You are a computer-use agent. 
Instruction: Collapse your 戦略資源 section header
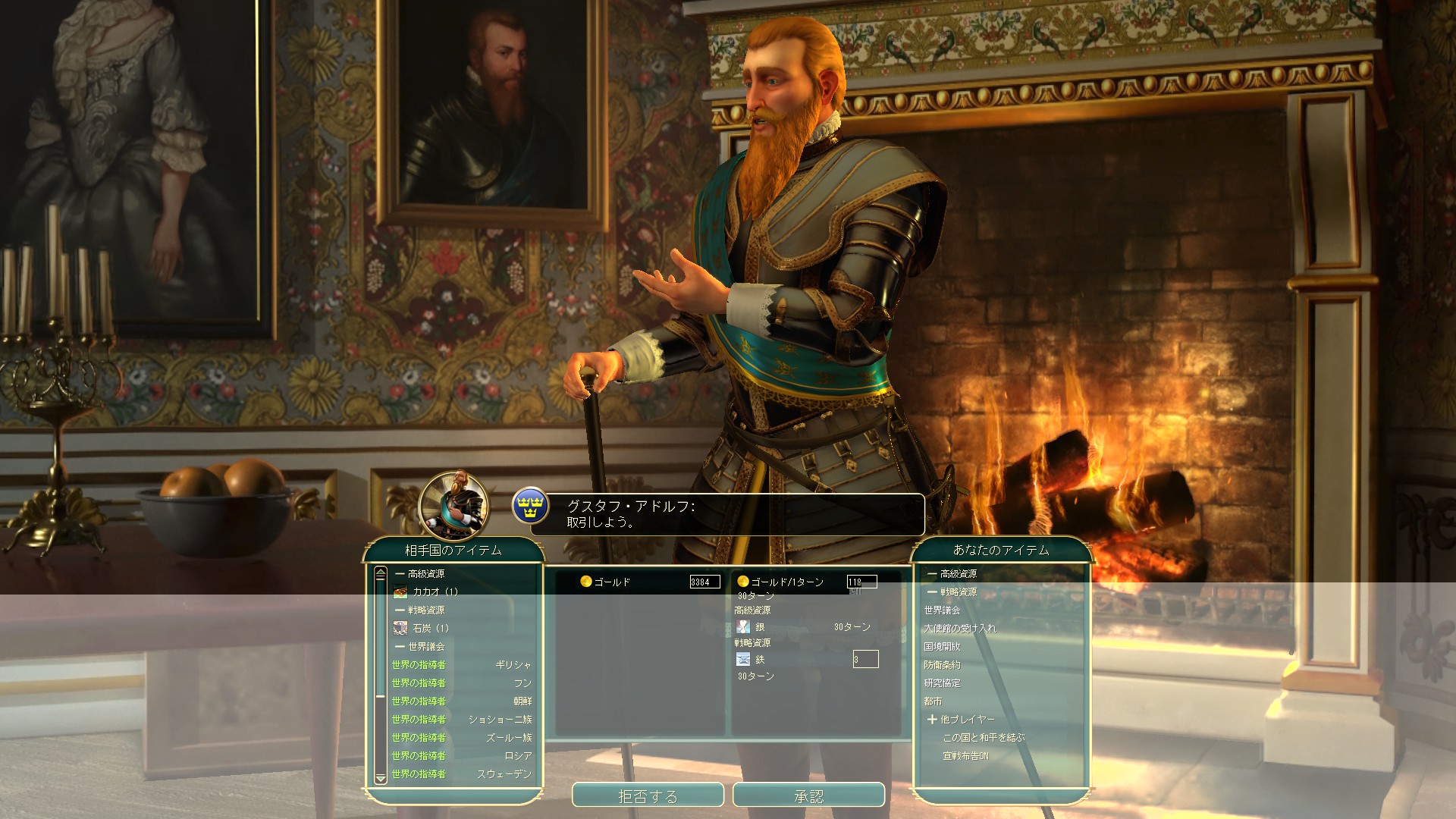point(952,591)
